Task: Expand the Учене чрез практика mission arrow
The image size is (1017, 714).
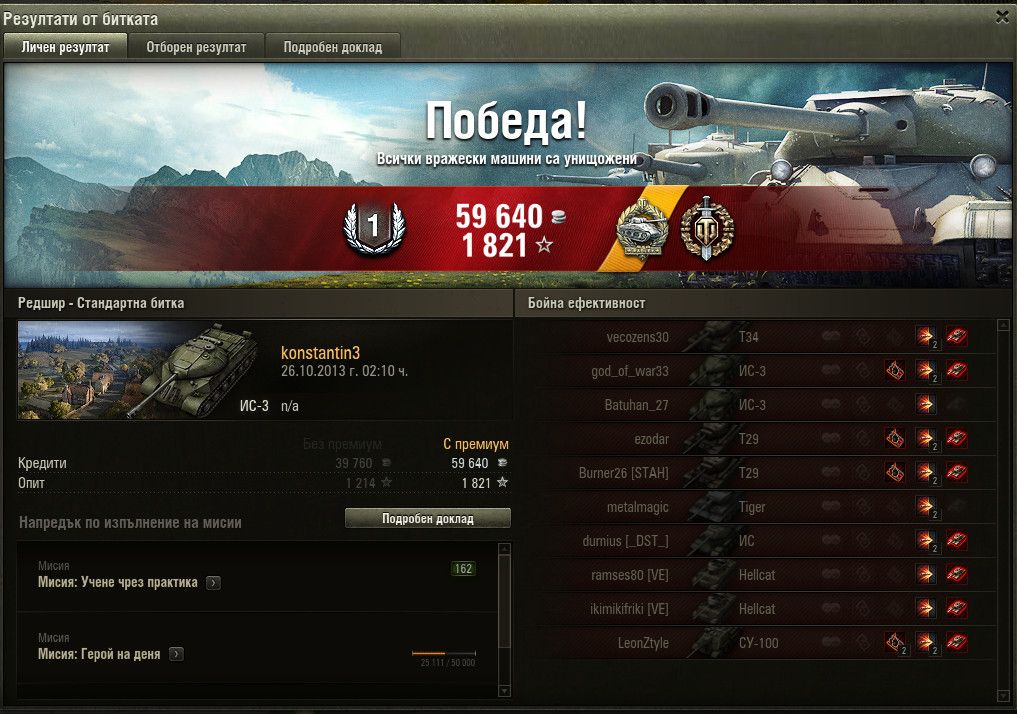Action: click(x=213, y=583)
